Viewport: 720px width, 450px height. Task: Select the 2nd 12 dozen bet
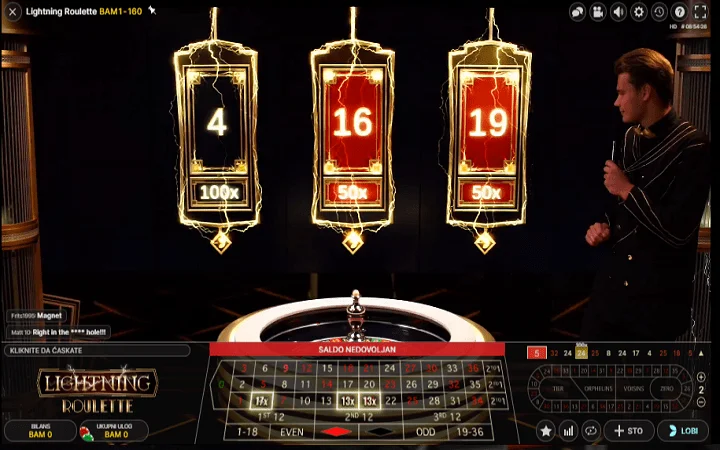357,415
